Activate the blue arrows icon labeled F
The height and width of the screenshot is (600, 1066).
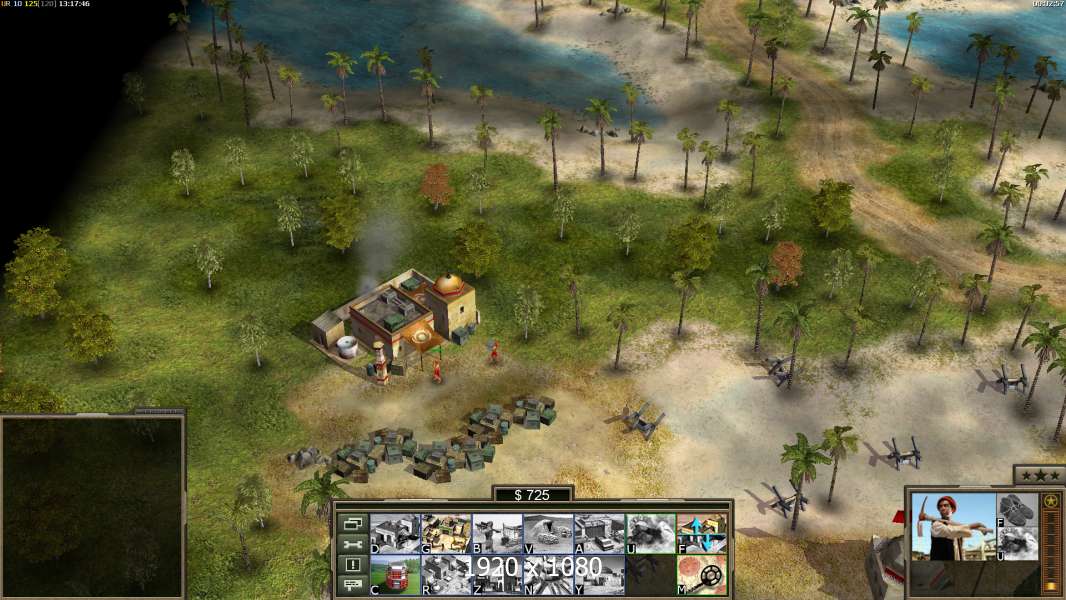tap(701, 534)
